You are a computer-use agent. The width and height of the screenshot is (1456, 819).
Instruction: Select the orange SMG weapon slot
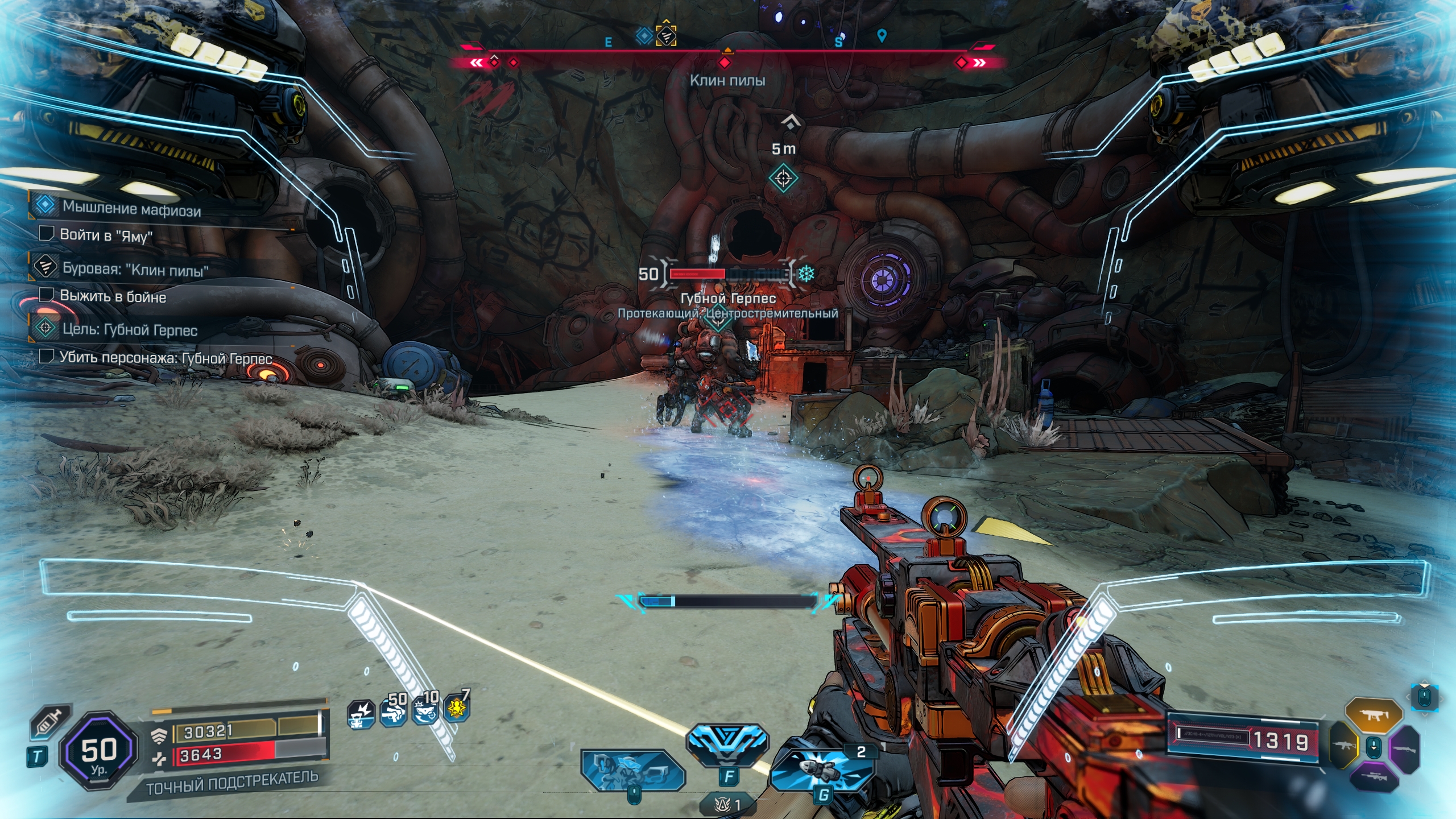(1374, 715)
